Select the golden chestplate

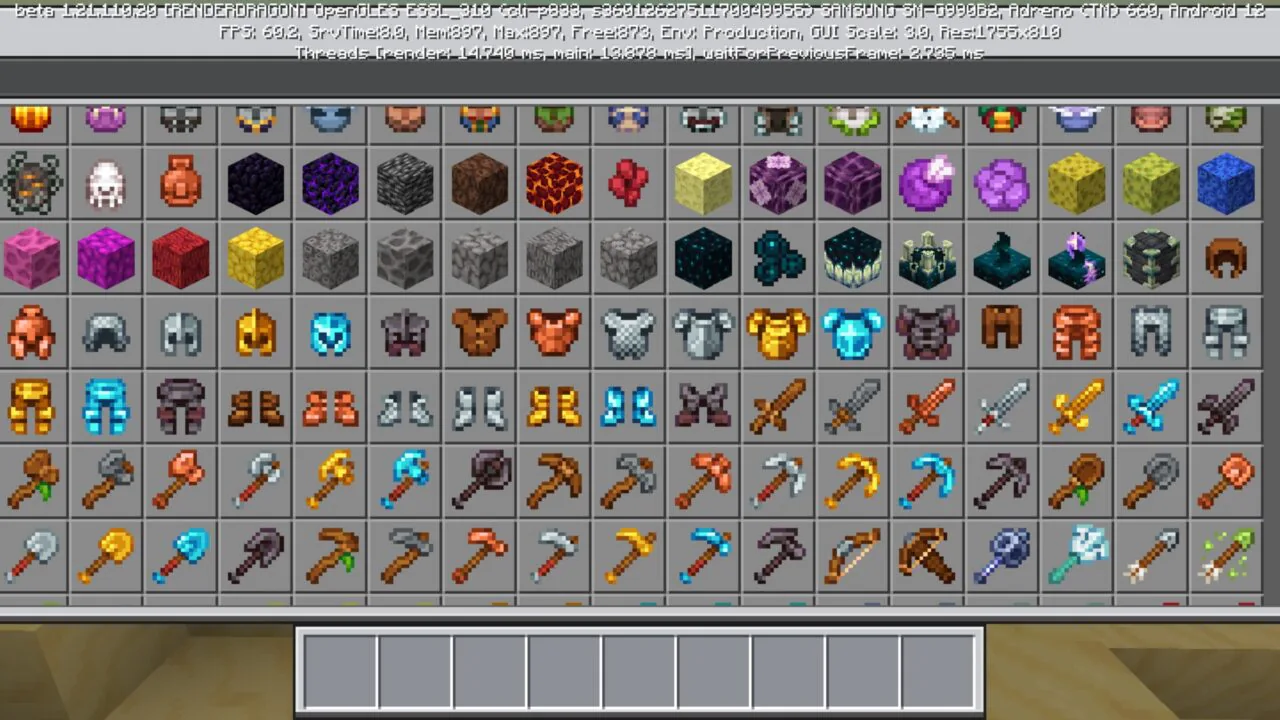(778, 333)
